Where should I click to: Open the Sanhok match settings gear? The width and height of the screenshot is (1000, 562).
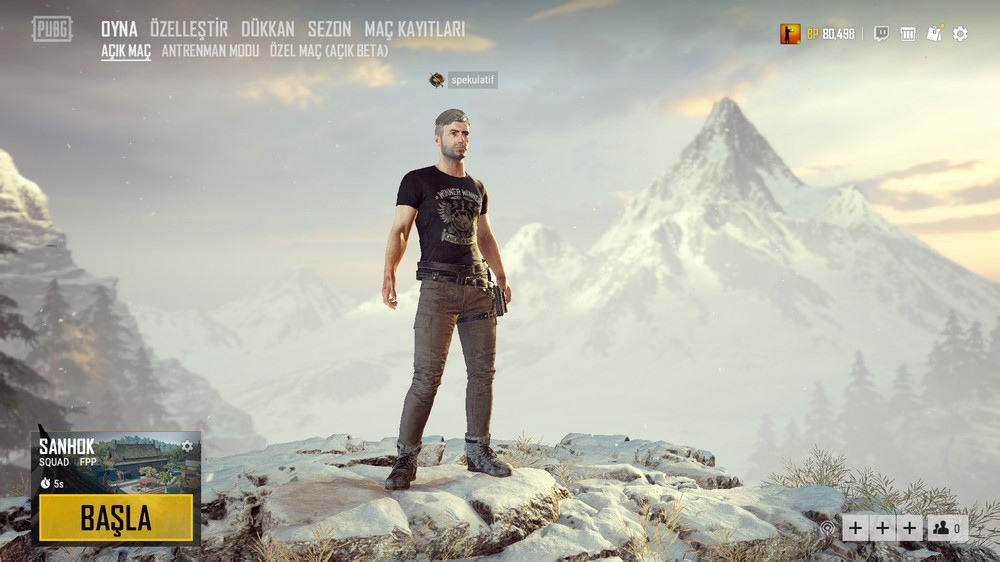point(186,445)
